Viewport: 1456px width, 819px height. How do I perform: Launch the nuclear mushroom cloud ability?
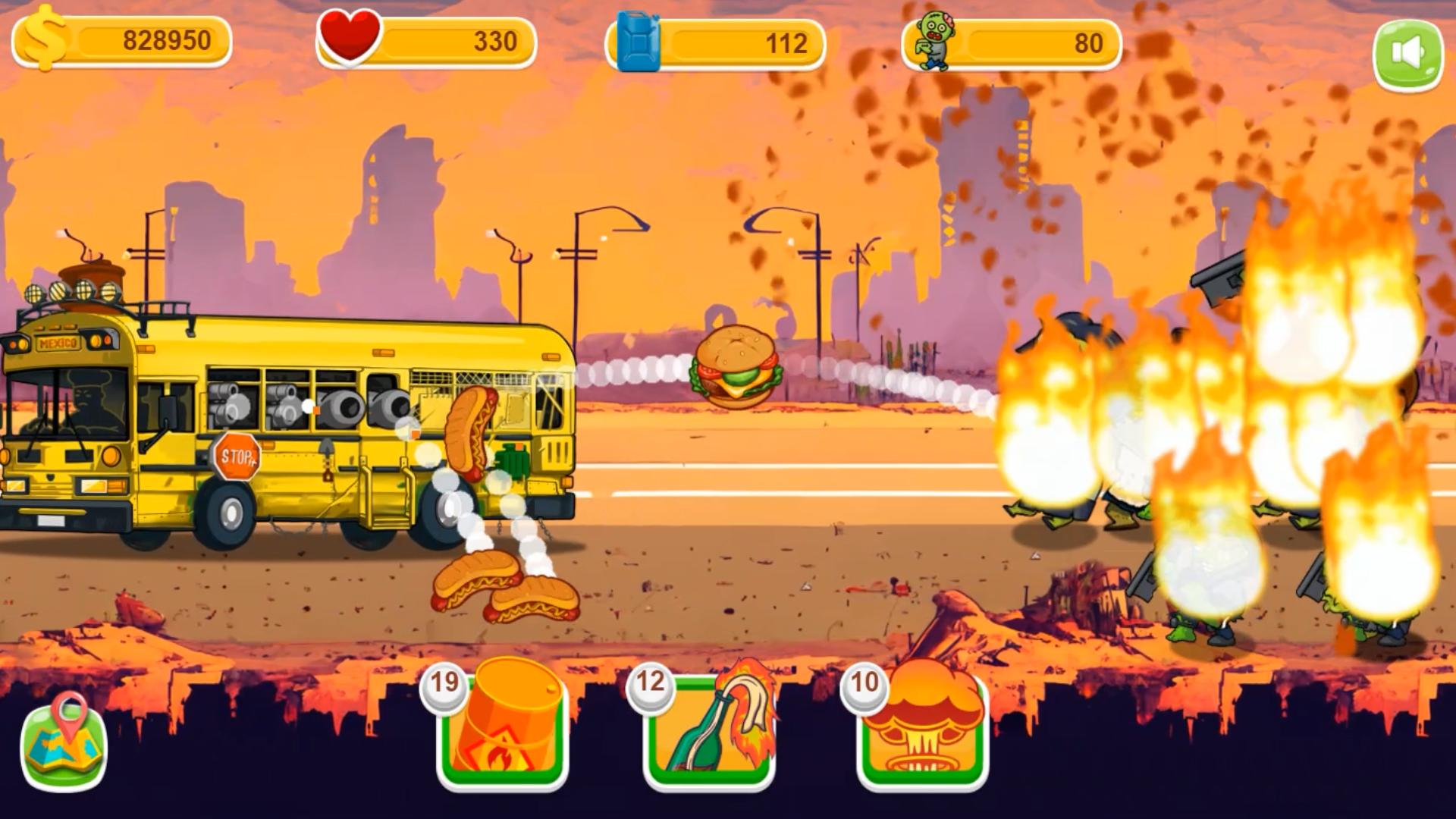pyautogui.click(x=923, y=728)
